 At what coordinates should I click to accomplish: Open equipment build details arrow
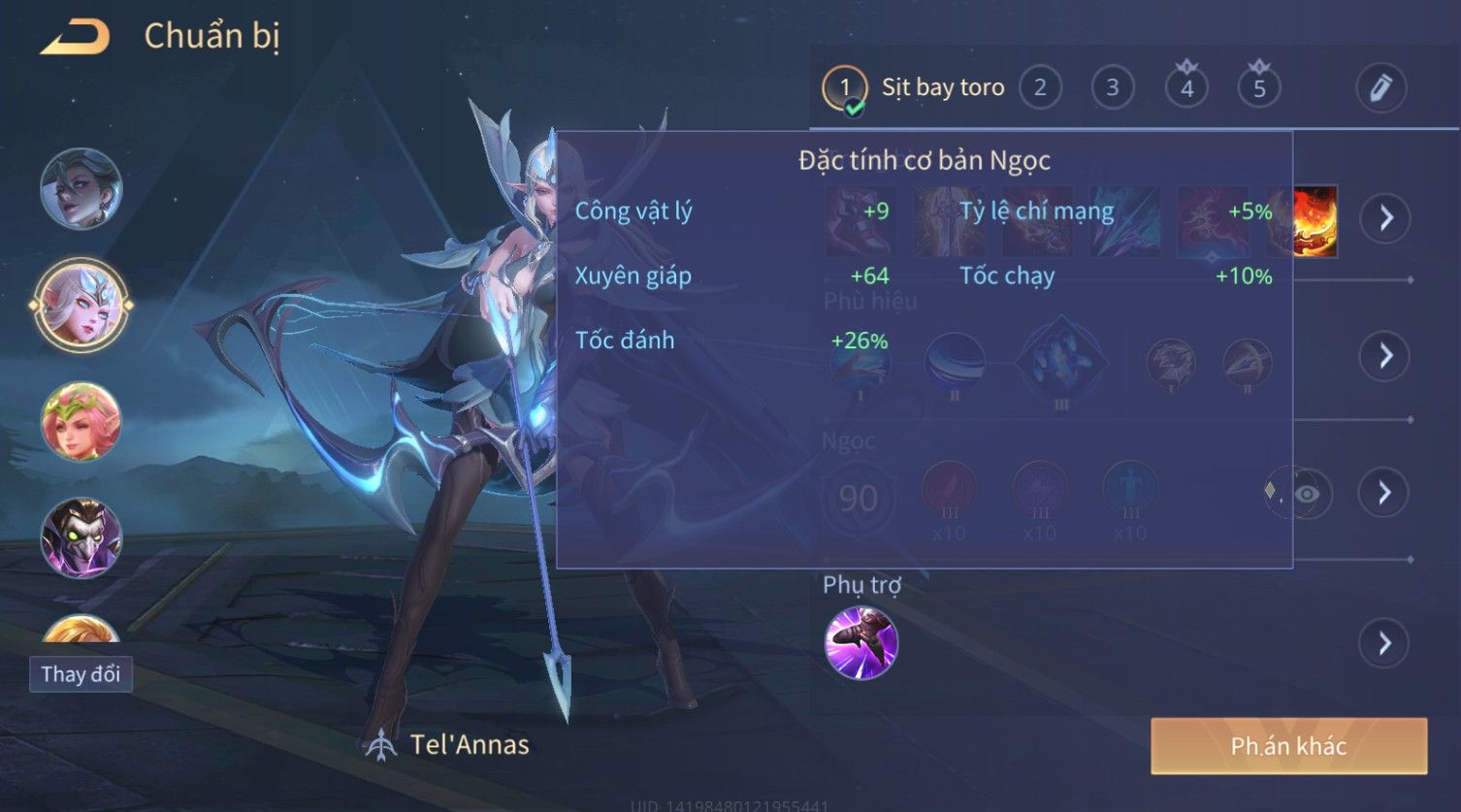click(x=1384, y=218)
